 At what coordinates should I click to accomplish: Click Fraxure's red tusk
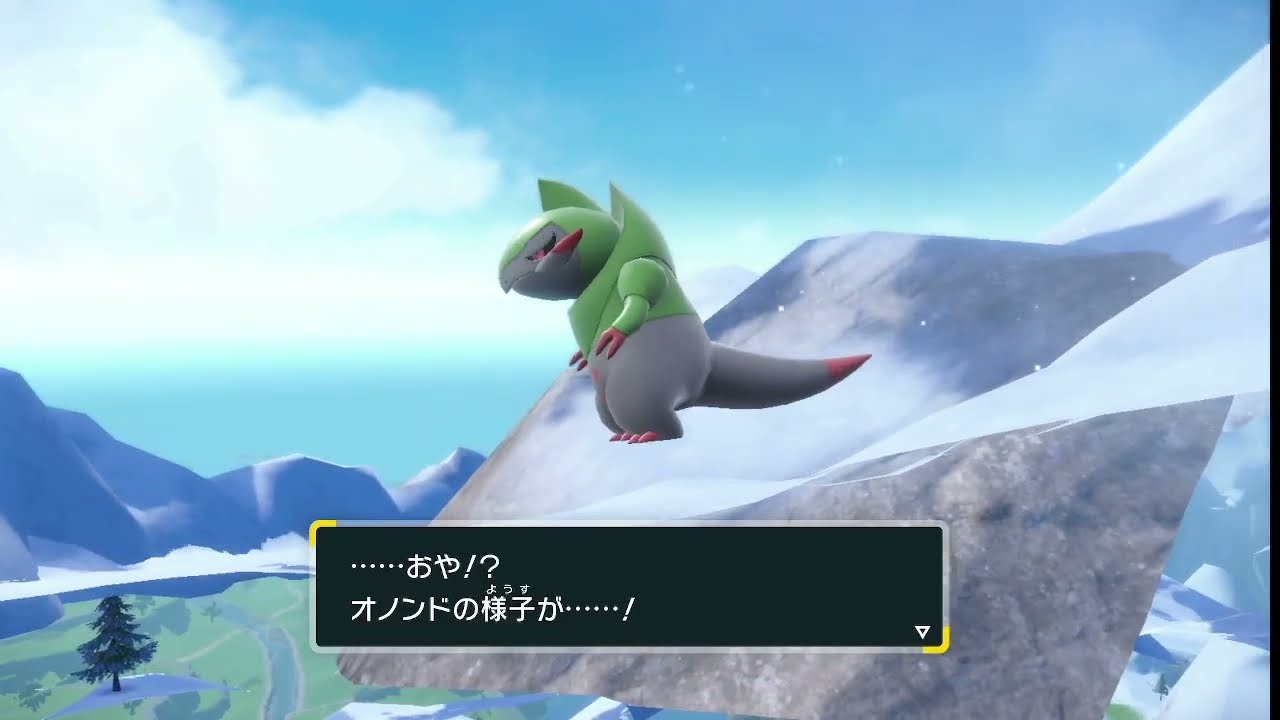tap(568, 243)
